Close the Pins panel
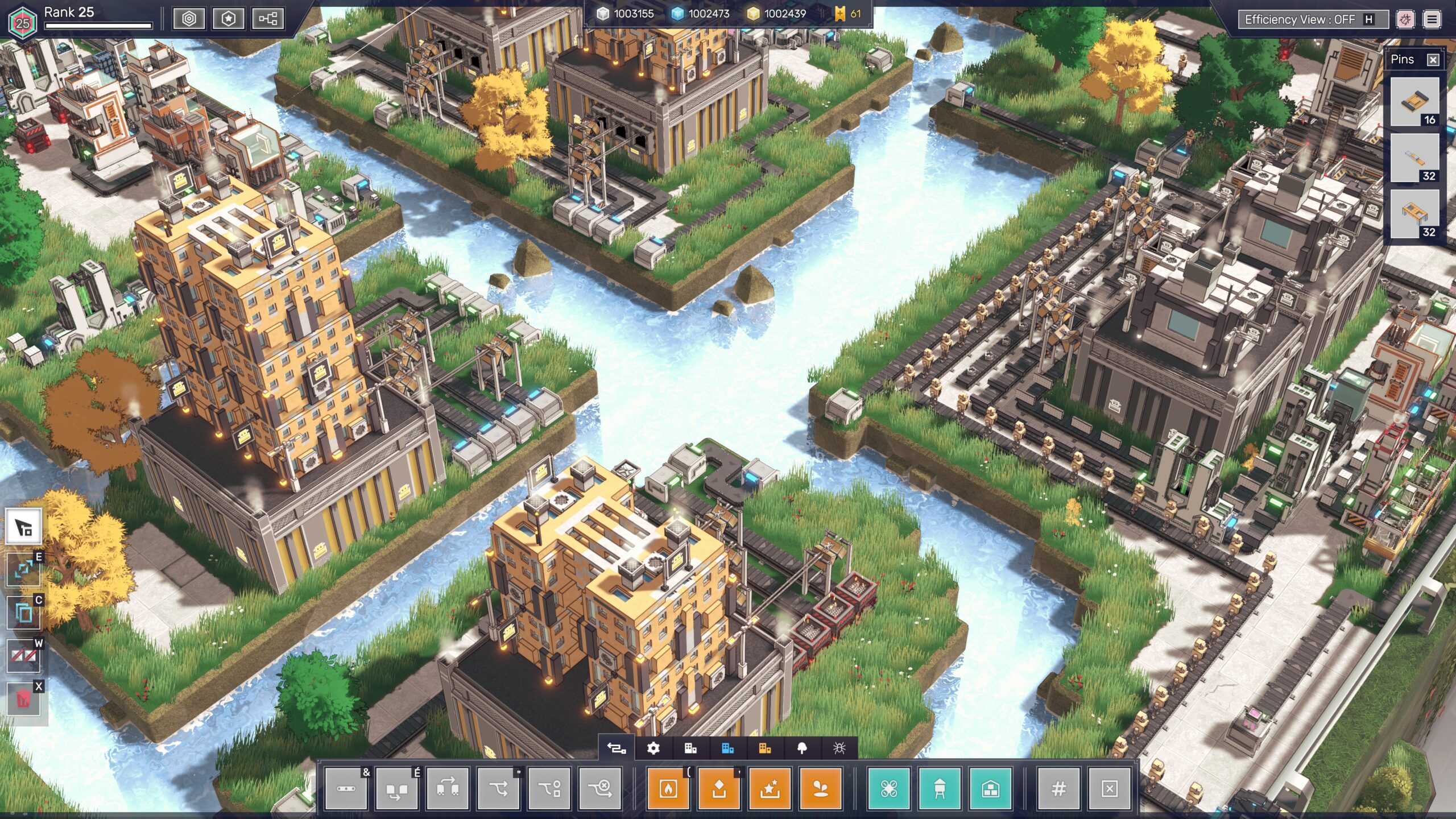The width and height of the screenshot is (1456, 819). click(1433, 60)
